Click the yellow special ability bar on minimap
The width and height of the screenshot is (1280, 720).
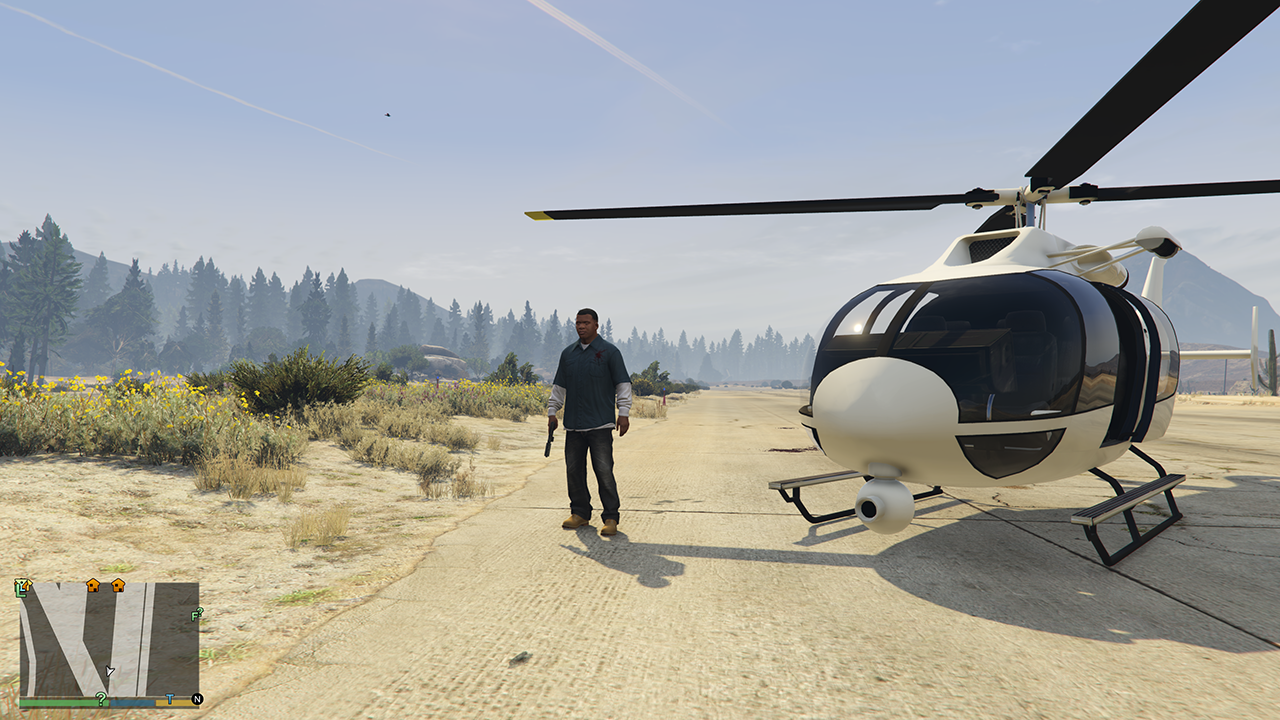click(175, 702)
